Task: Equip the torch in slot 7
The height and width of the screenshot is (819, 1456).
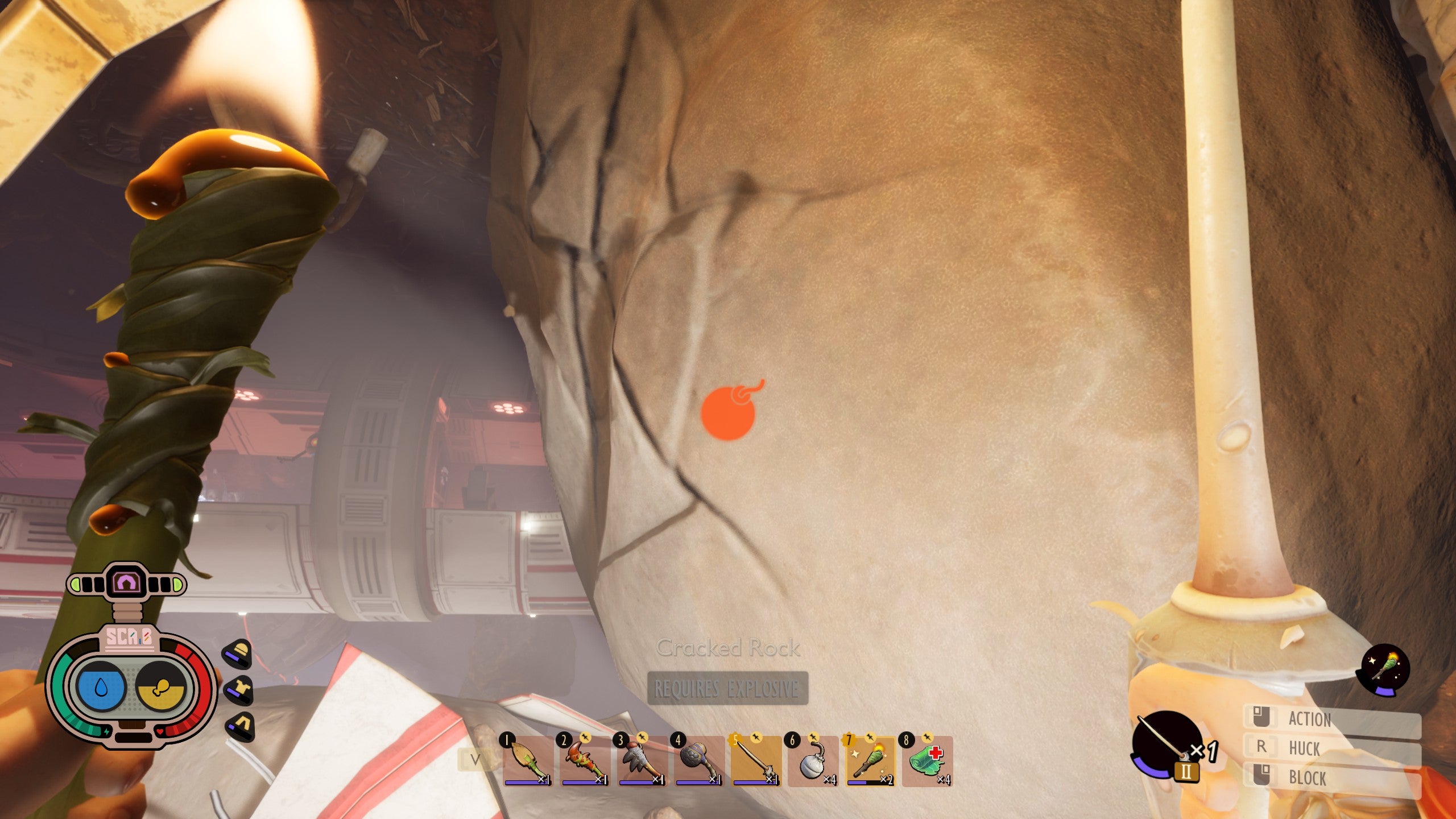Action: pos(870,761)
